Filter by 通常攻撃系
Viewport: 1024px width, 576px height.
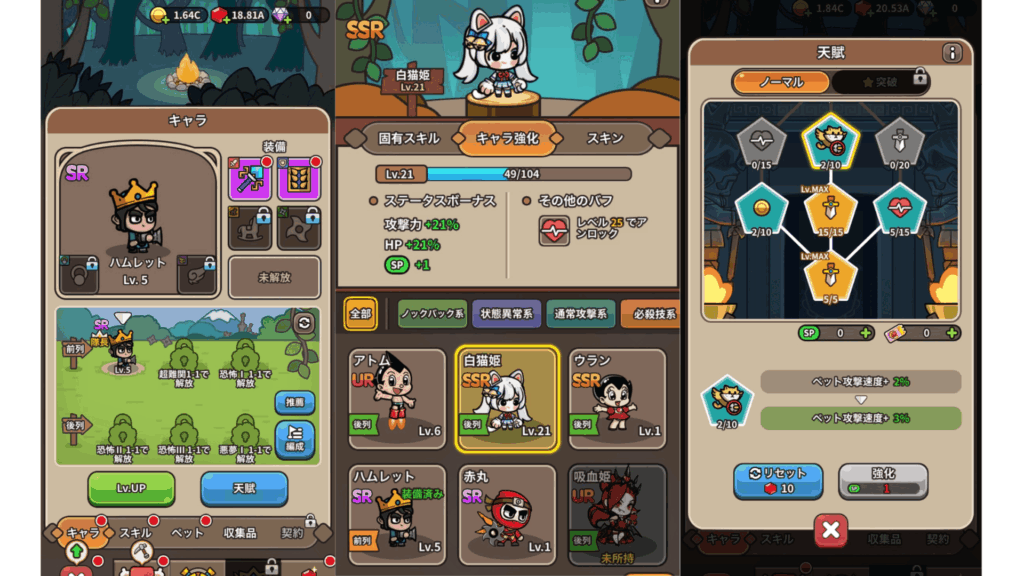point(580,313)
